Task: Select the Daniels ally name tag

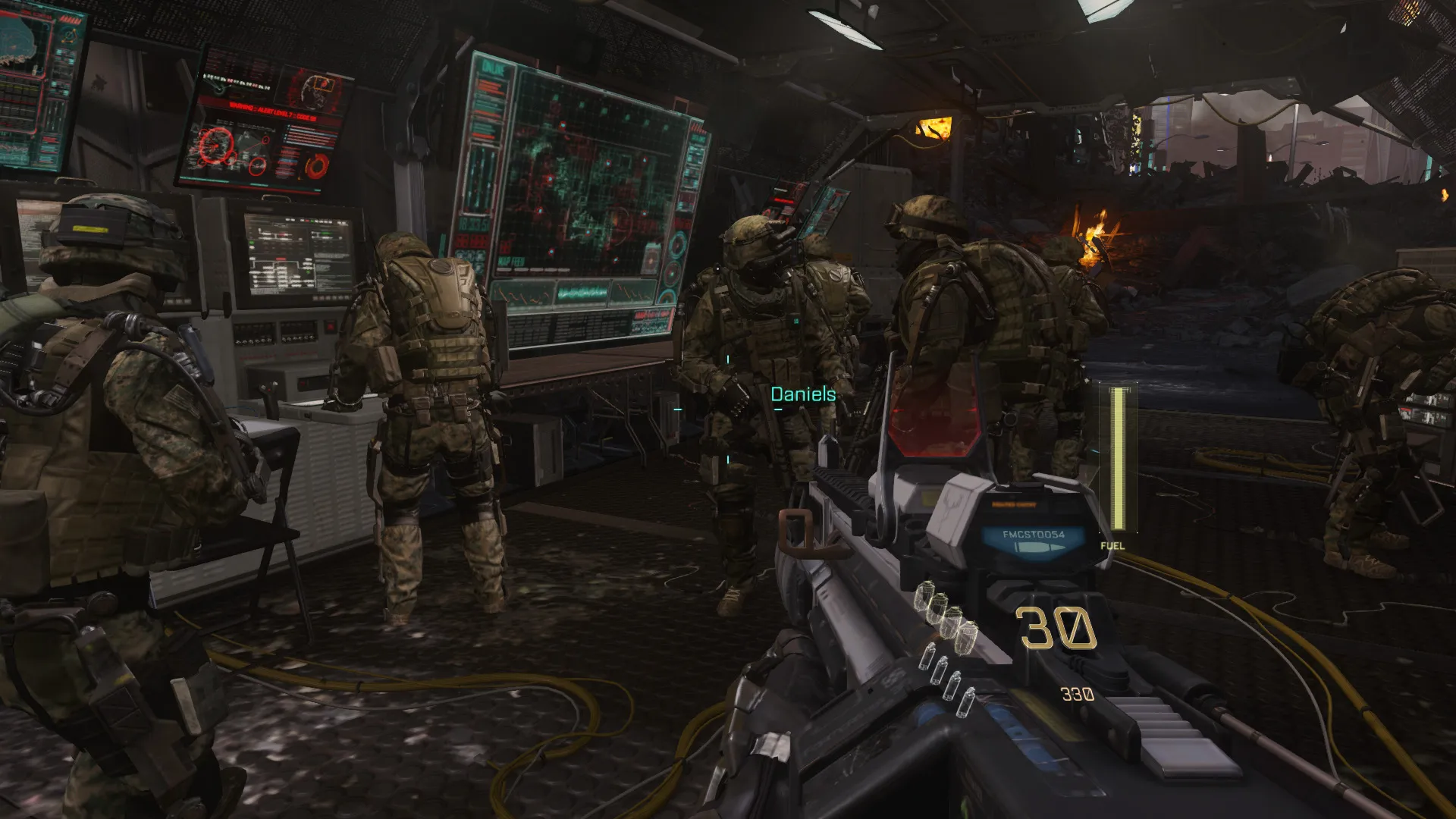Action: click(x=803, y=394)
